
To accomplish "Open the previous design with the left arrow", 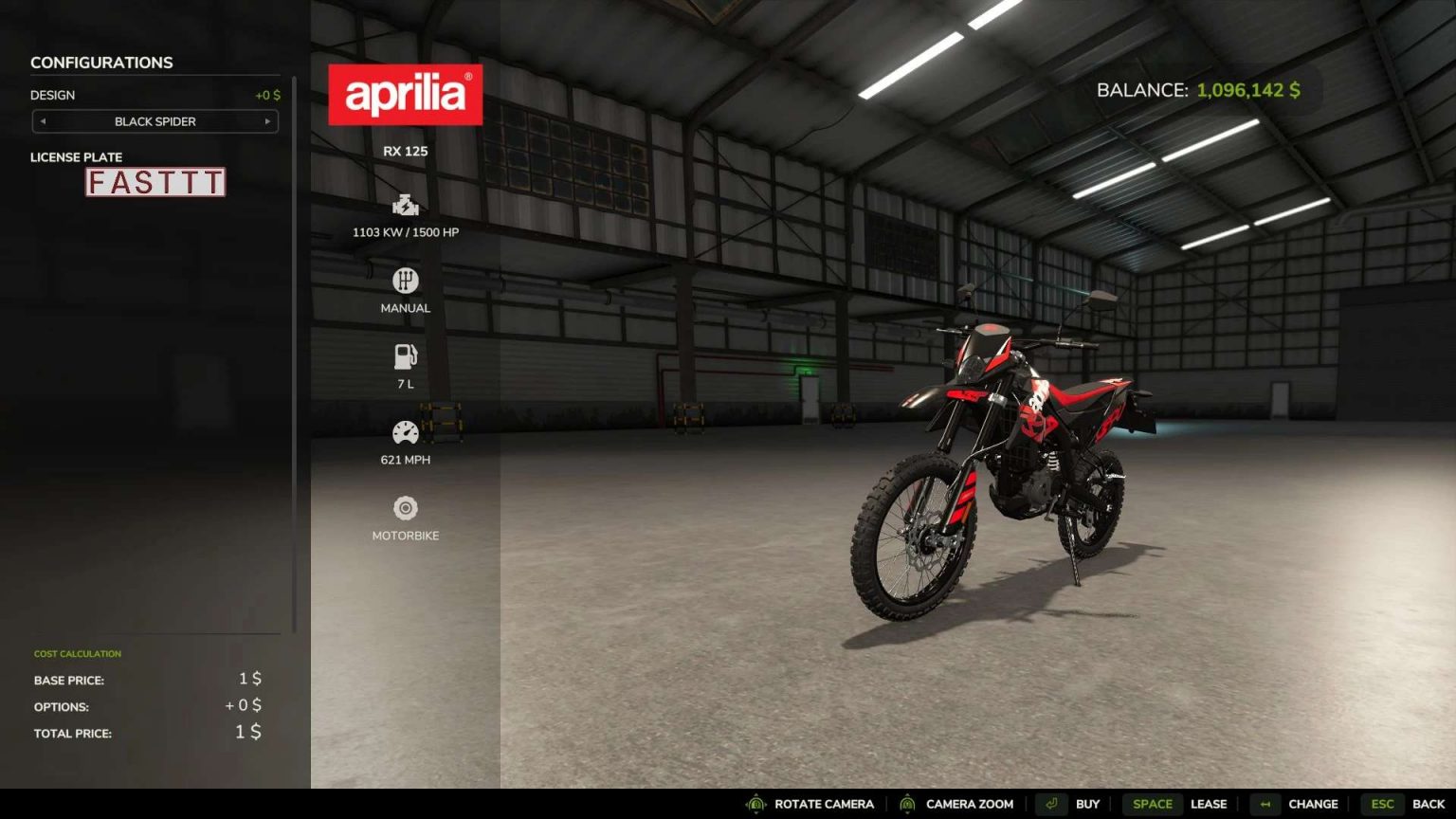I will tap(42, 121).
